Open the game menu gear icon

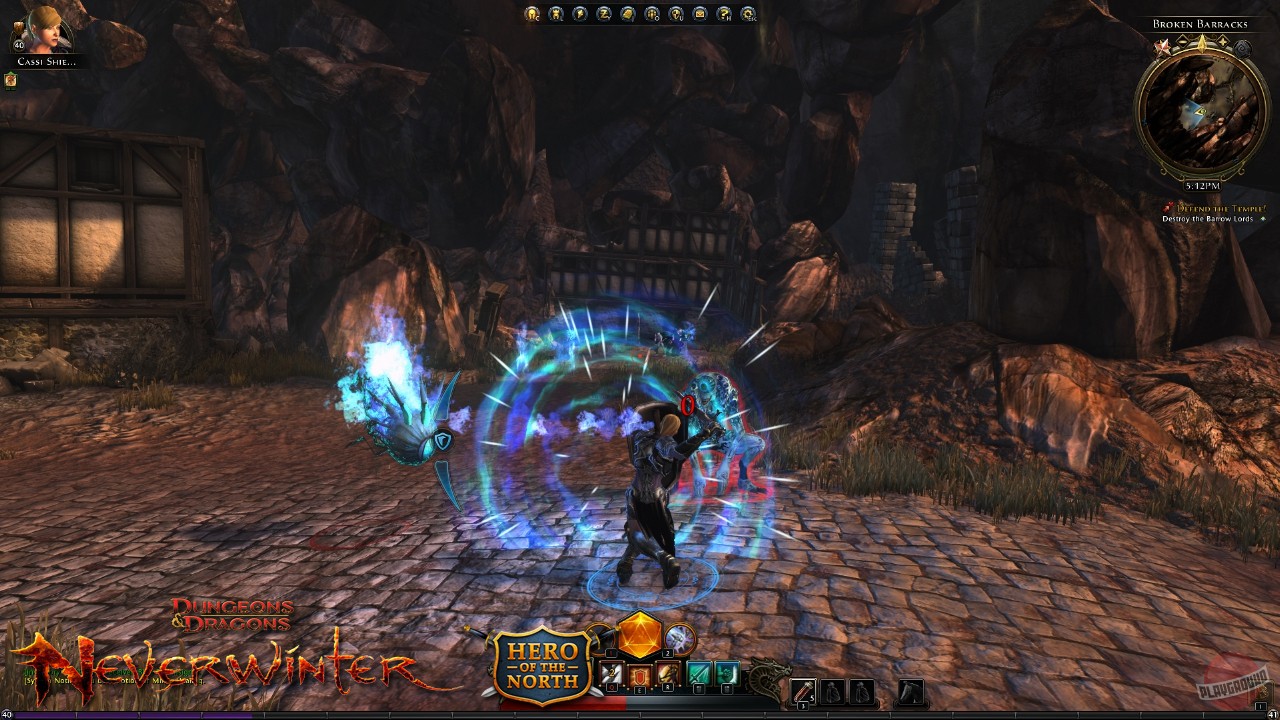pyautogui.click(x=747, y=15)
